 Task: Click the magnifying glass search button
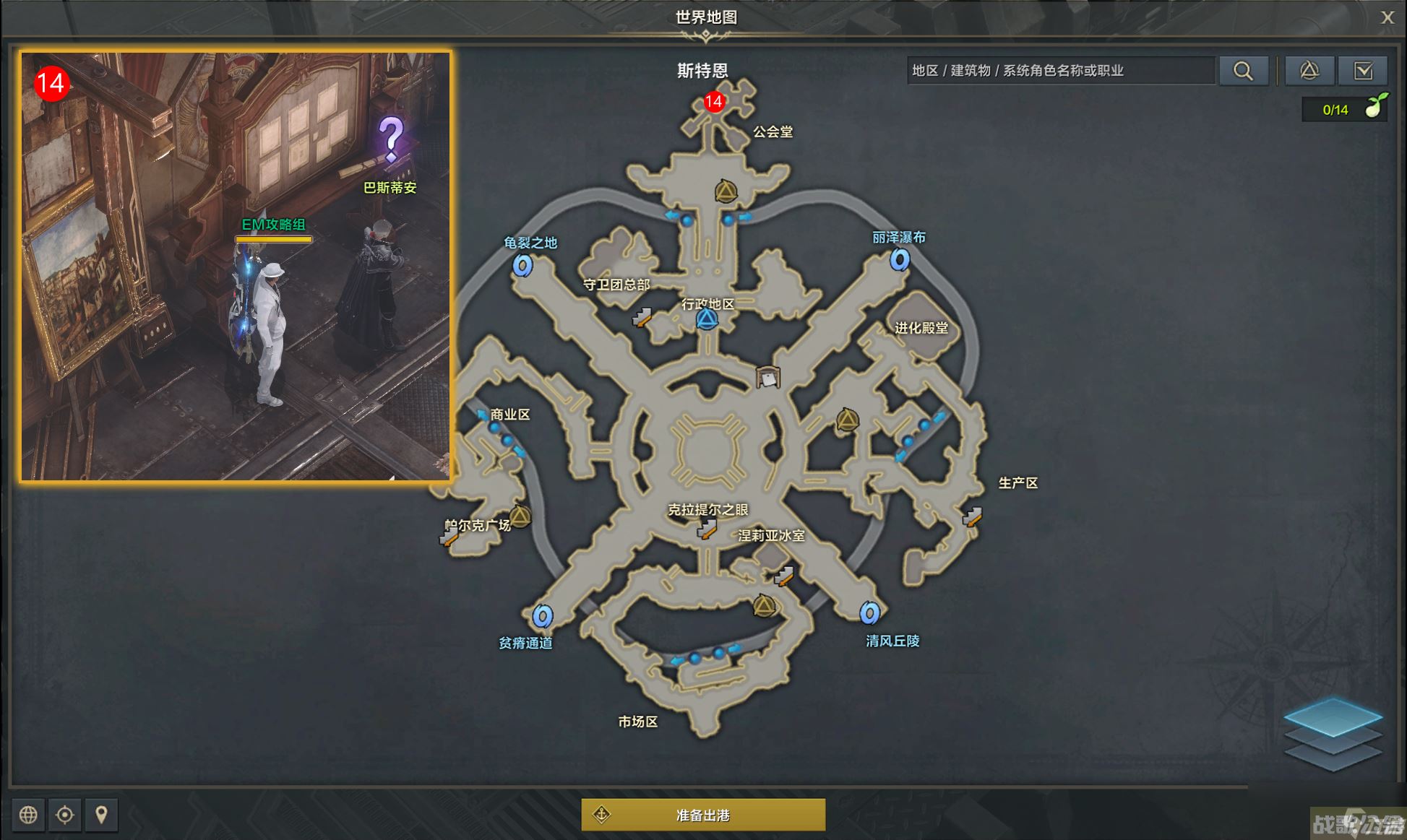click(1243, 71)
